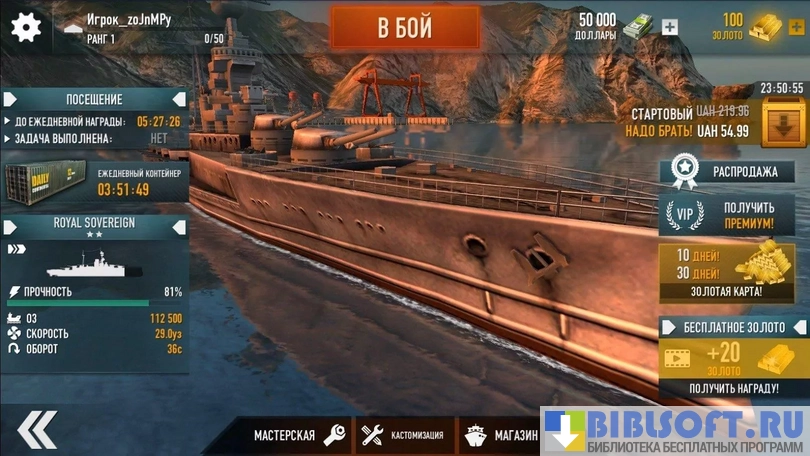Add gold with the plus button

click(798, 27)
